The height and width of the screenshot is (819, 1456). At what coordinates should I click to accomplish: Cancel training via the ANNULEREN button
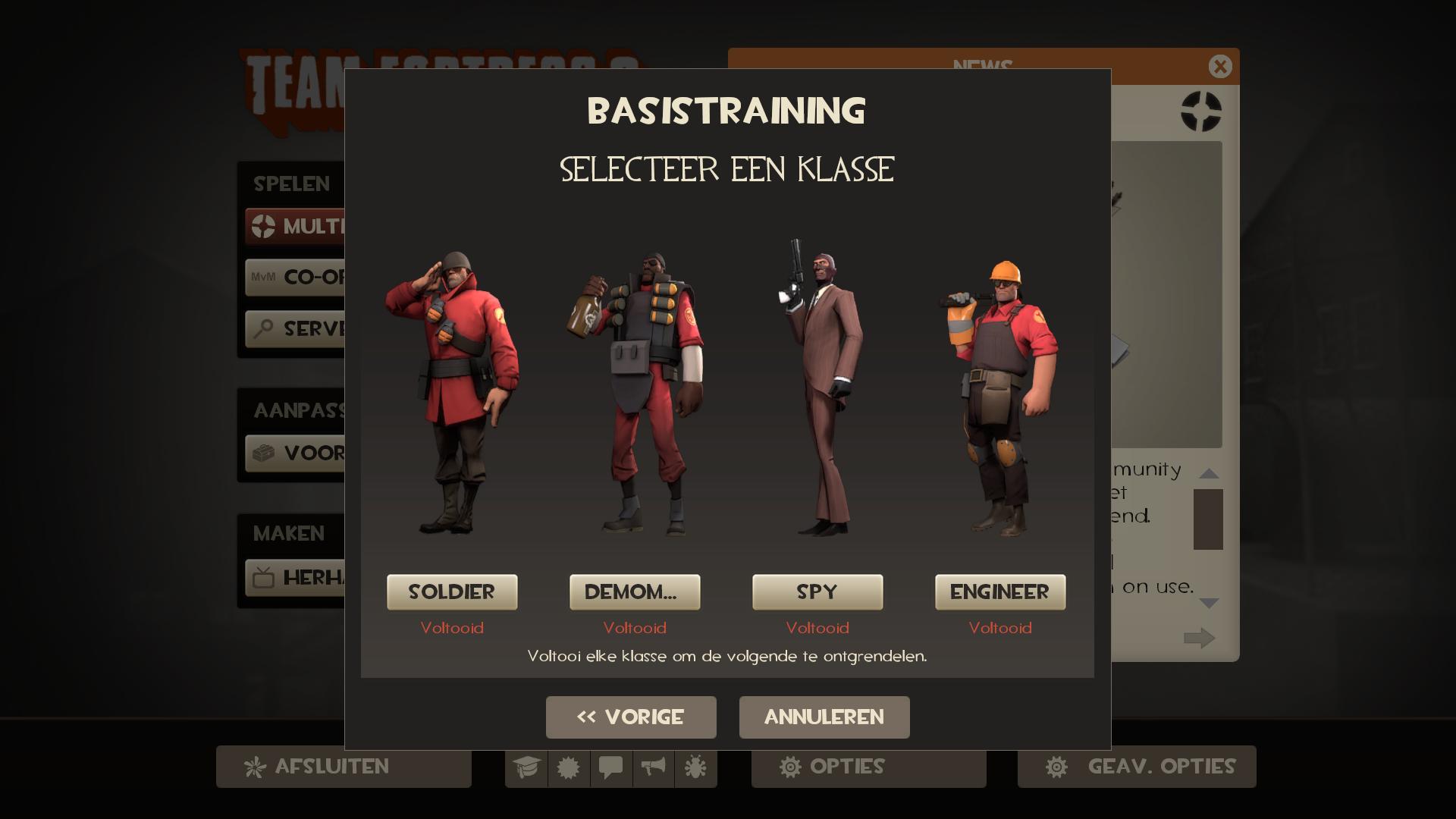coord(824,717)
